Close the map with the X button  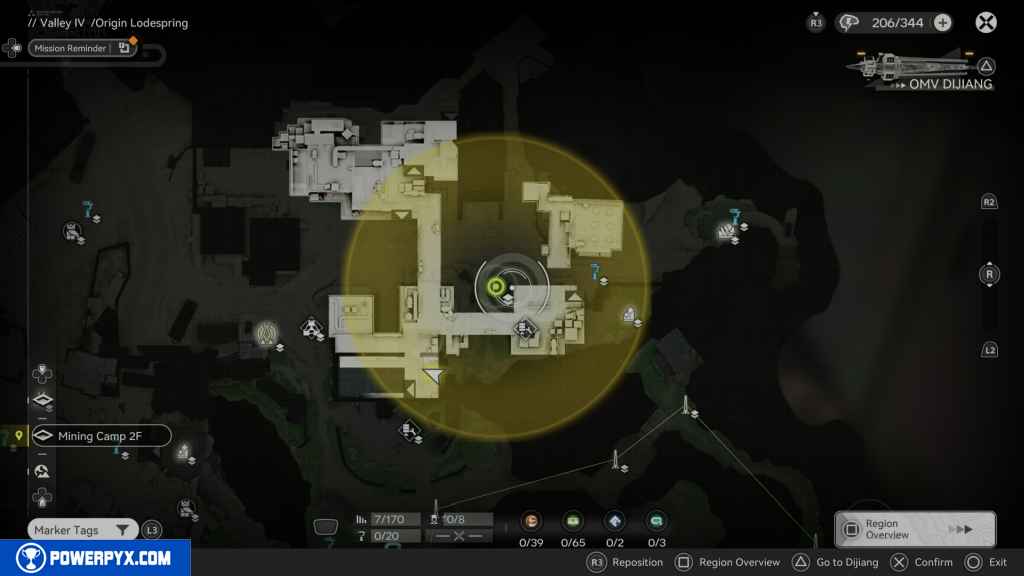[x=986, y=22]
